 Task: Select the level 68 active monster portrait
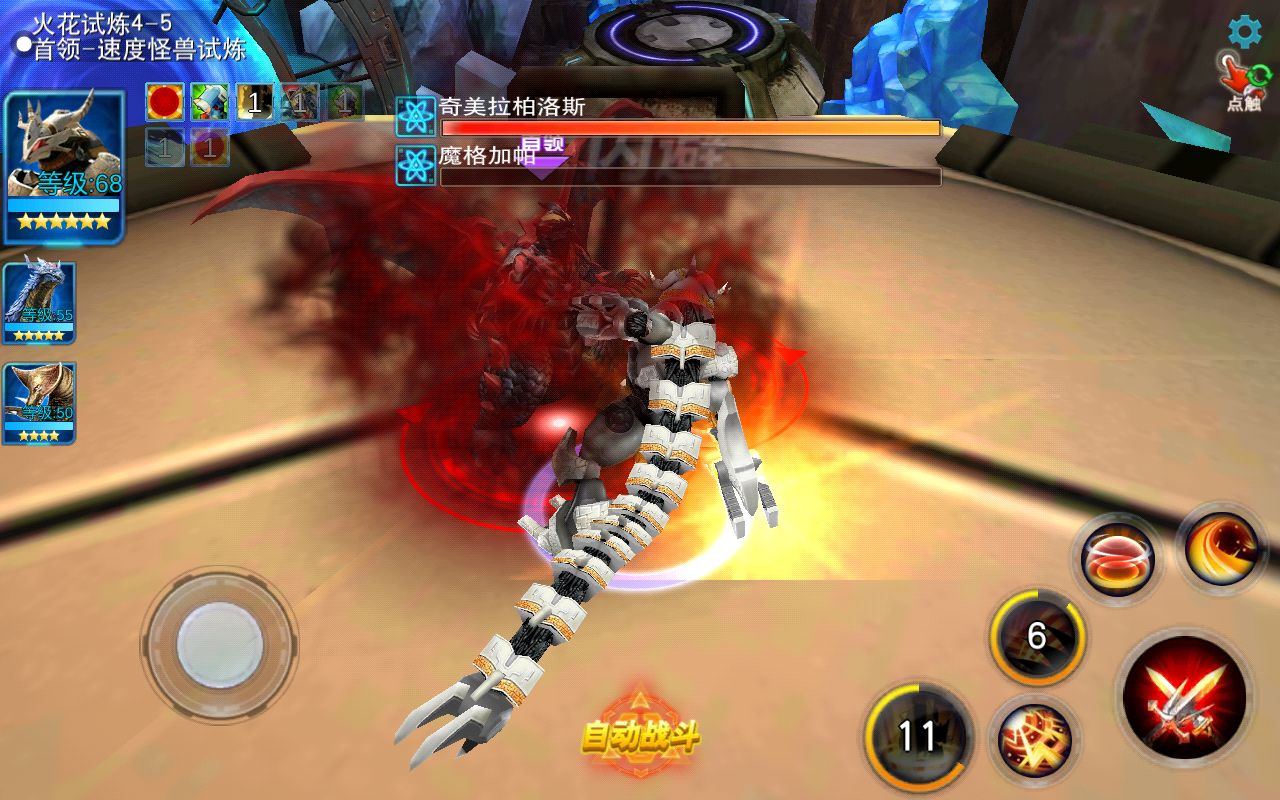tap(64, 166)
